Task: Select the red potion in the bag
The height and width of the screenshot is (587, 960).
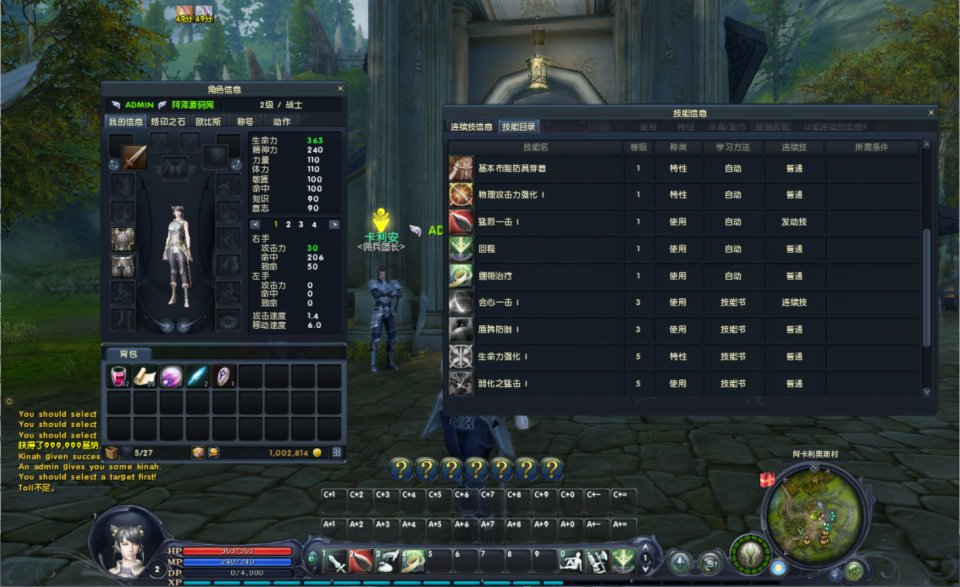Action: click(120, 376)
